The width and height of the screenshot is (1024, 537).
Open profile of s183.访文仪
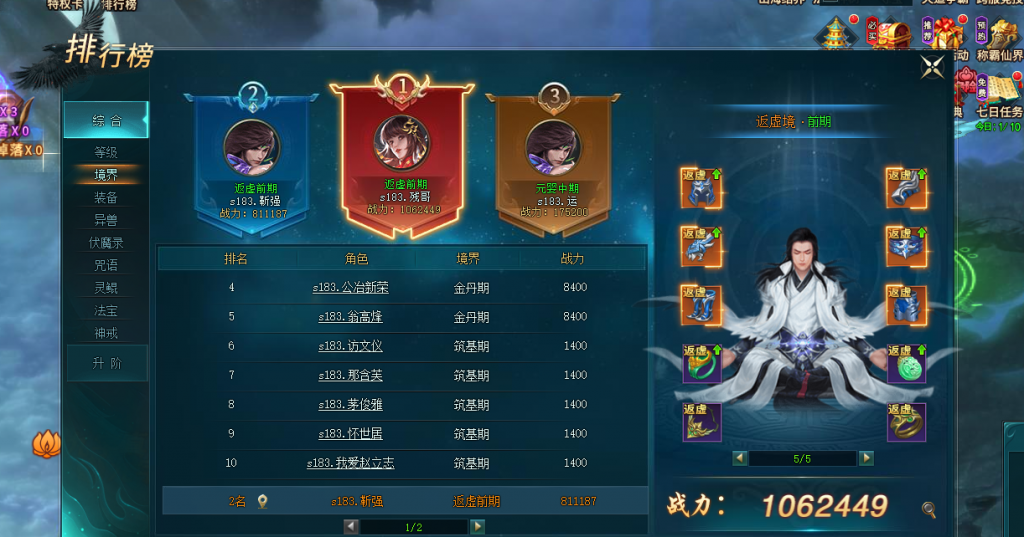point(350,346)
